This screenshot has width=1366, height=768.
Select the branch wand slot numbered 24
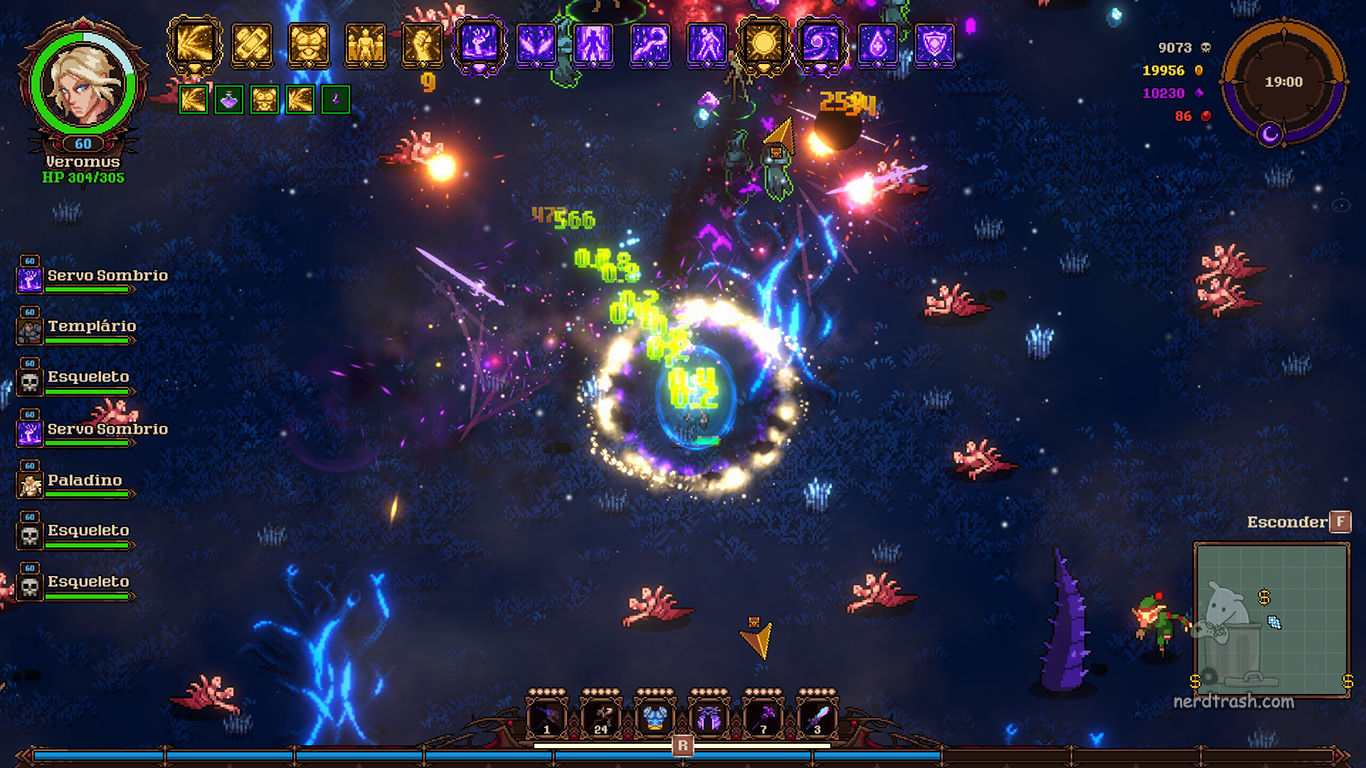[x=601, y=719]
